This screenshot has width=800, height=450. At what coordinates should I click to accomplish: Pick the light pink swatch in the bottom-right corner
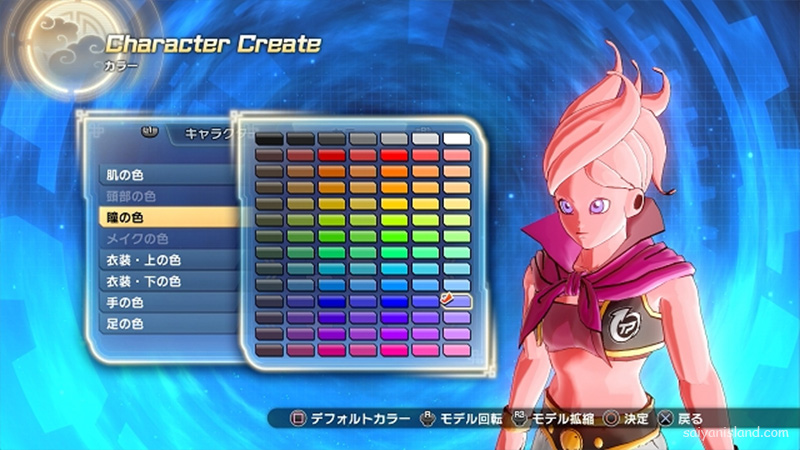pyautogui.click(x=457, y=350)
